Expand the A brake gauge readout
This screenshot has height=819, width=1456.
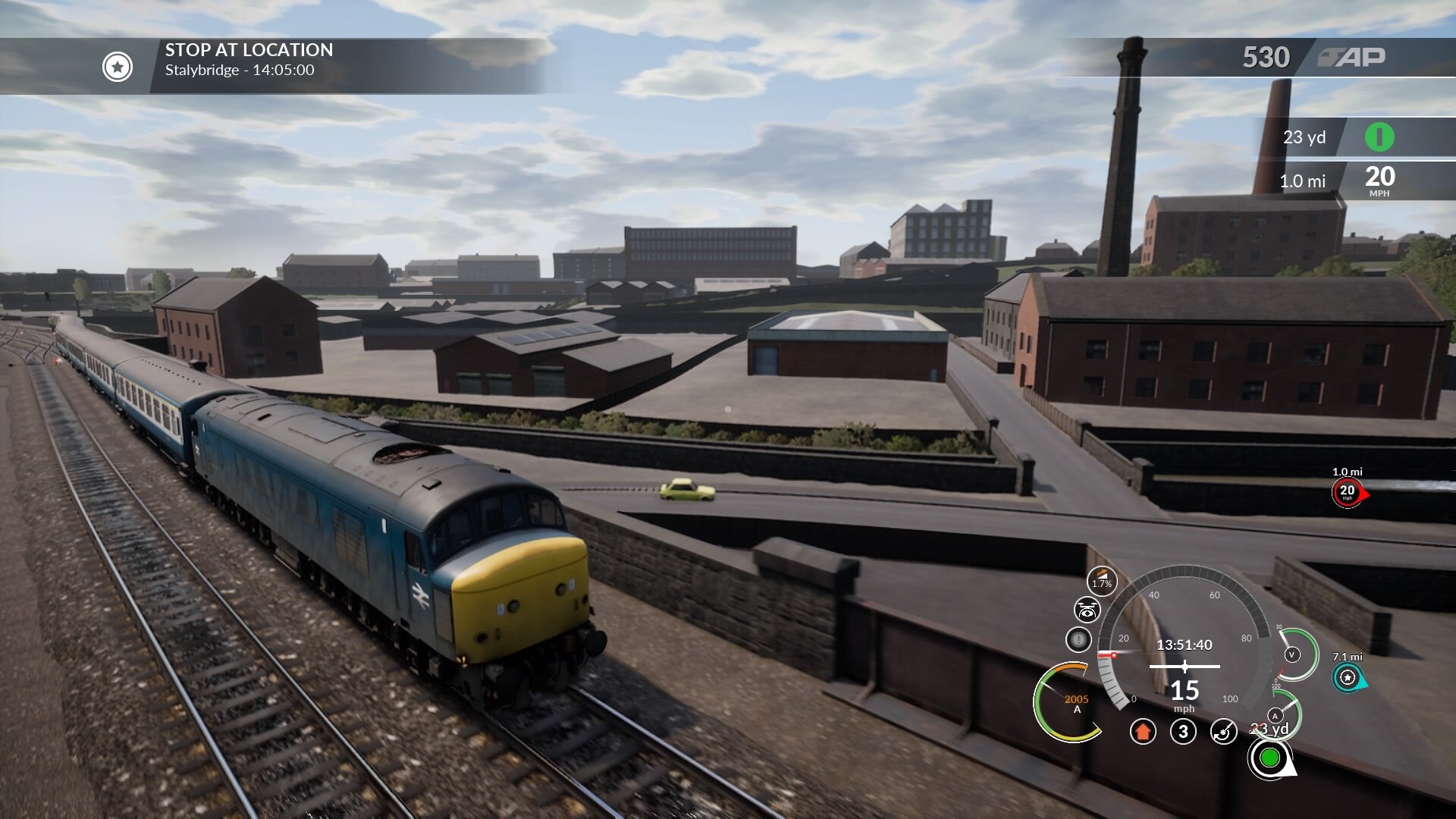pos(1275,716)
